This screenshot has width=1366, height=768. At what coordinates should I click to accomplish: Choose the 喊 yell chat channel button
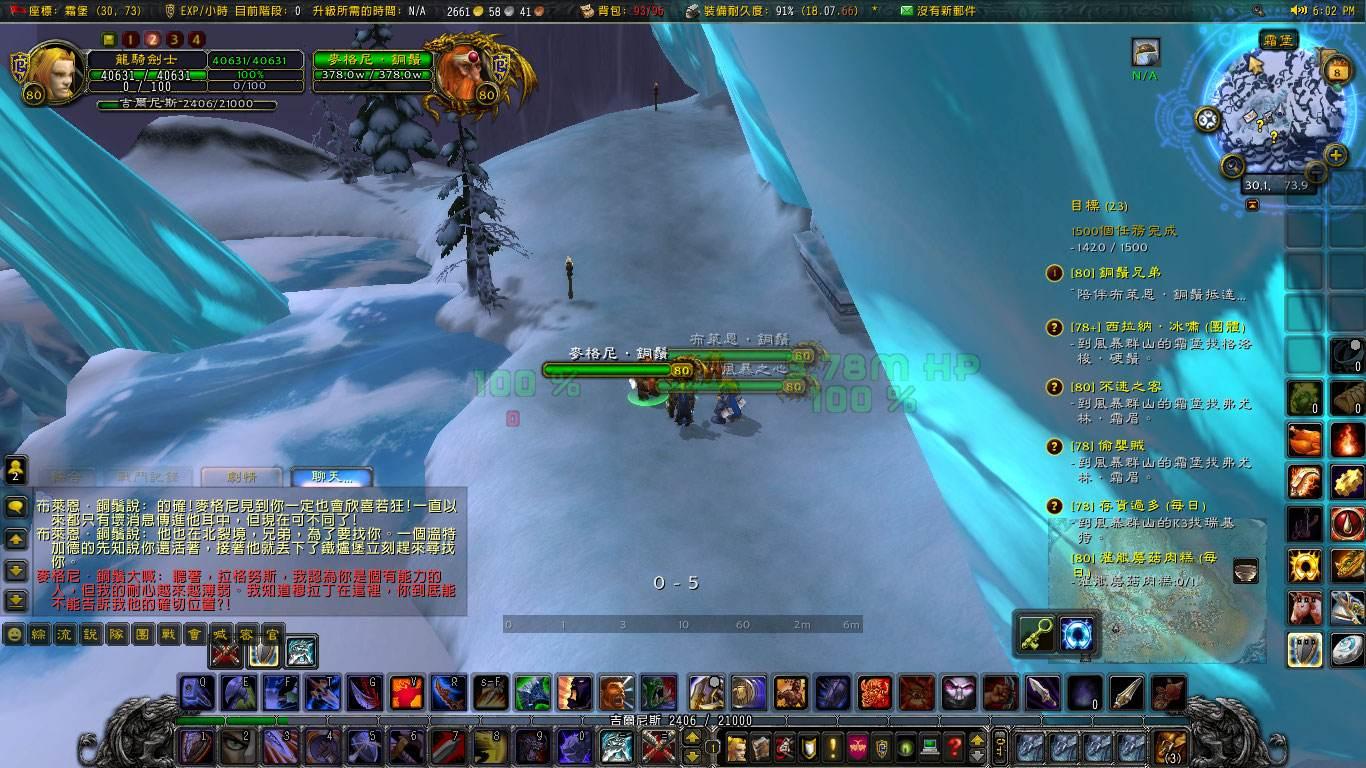coord(220,634)
